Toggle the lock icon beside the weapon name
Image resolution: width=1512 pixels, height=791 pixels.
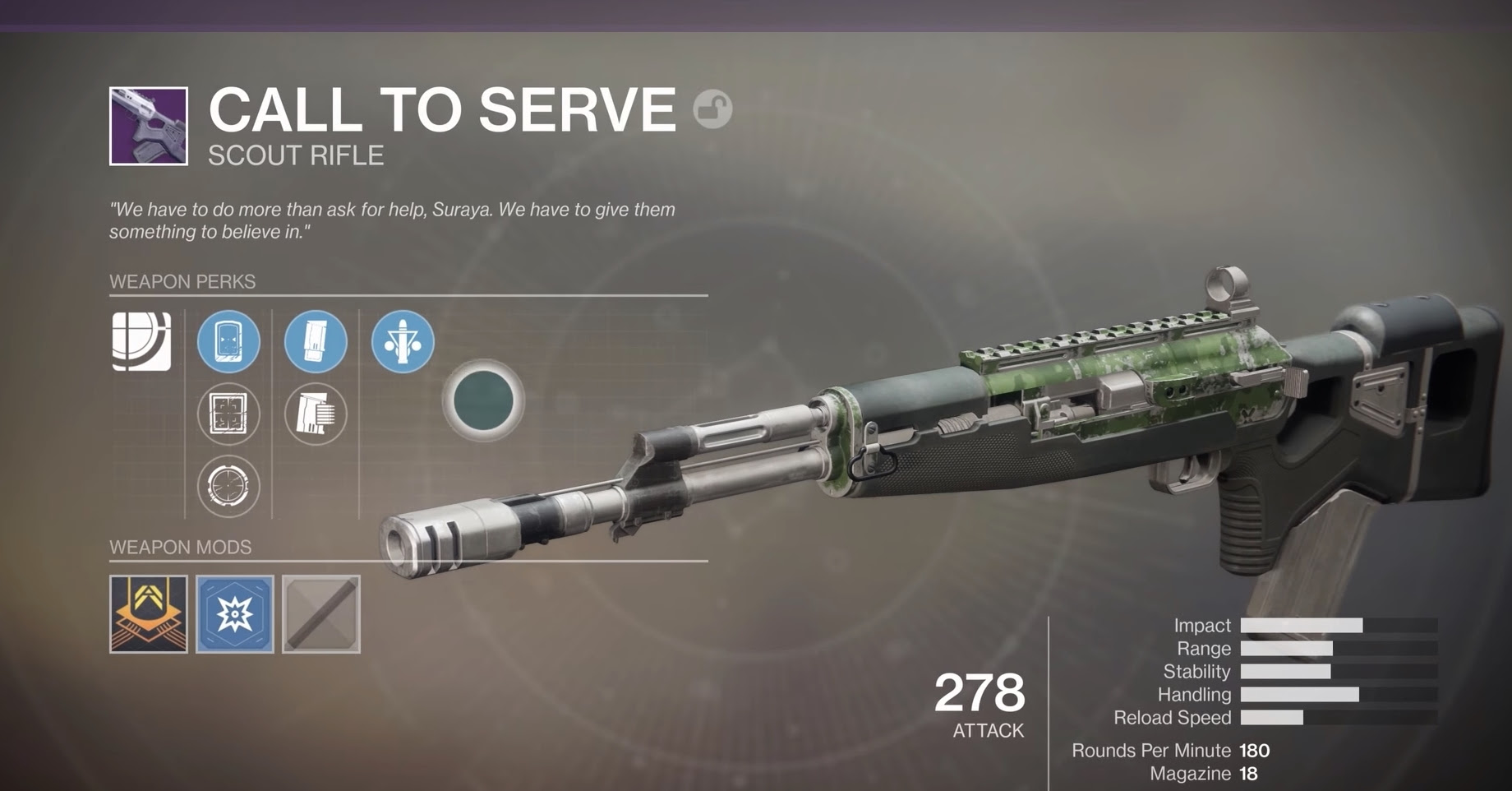coord(712,108)
